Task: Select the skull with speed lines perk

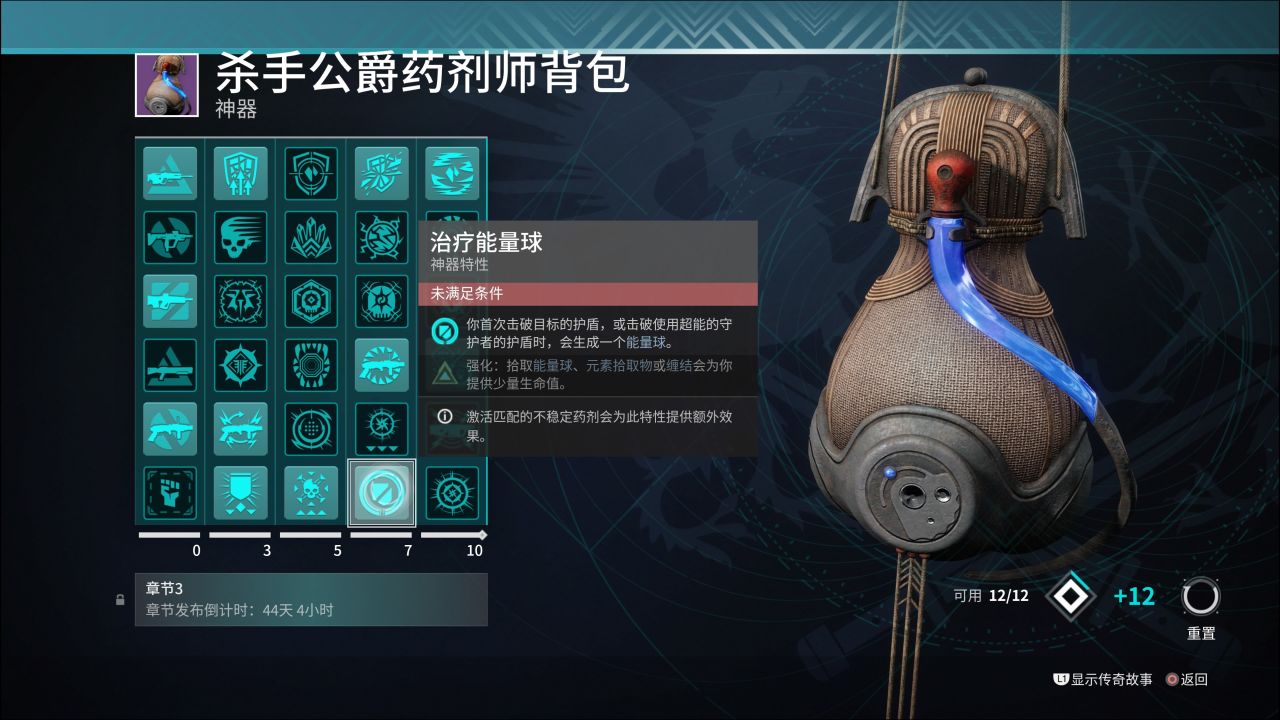Action: (240, 237)
